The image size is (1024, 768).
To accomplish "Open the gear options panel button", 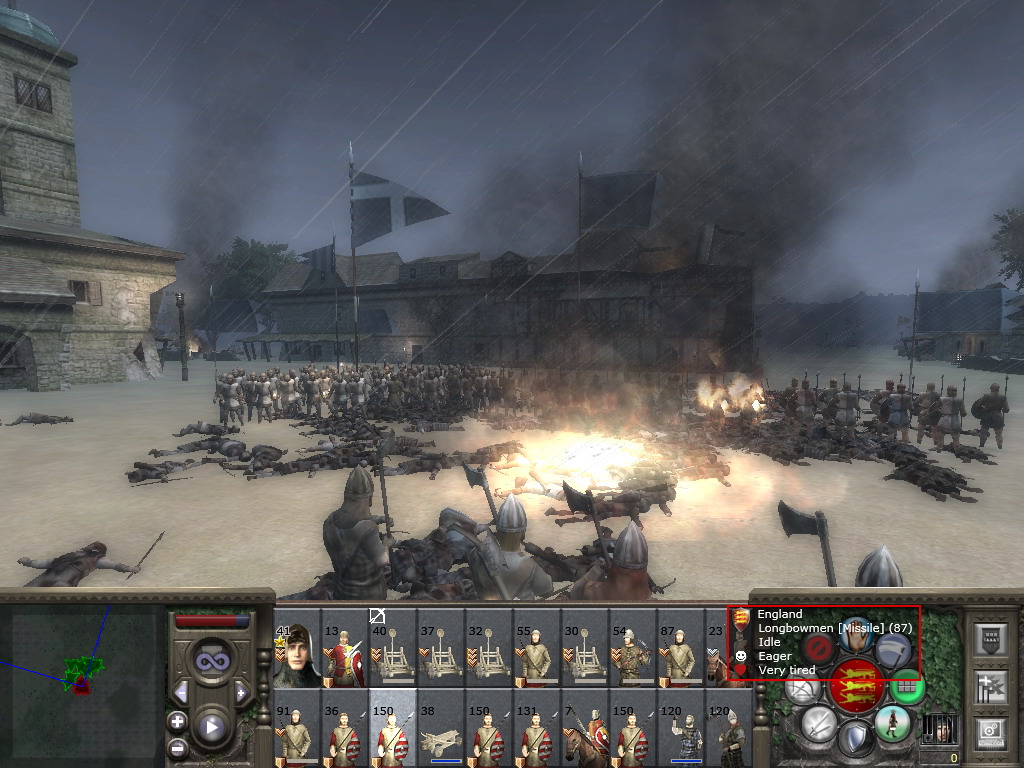I will coord(989,731).
